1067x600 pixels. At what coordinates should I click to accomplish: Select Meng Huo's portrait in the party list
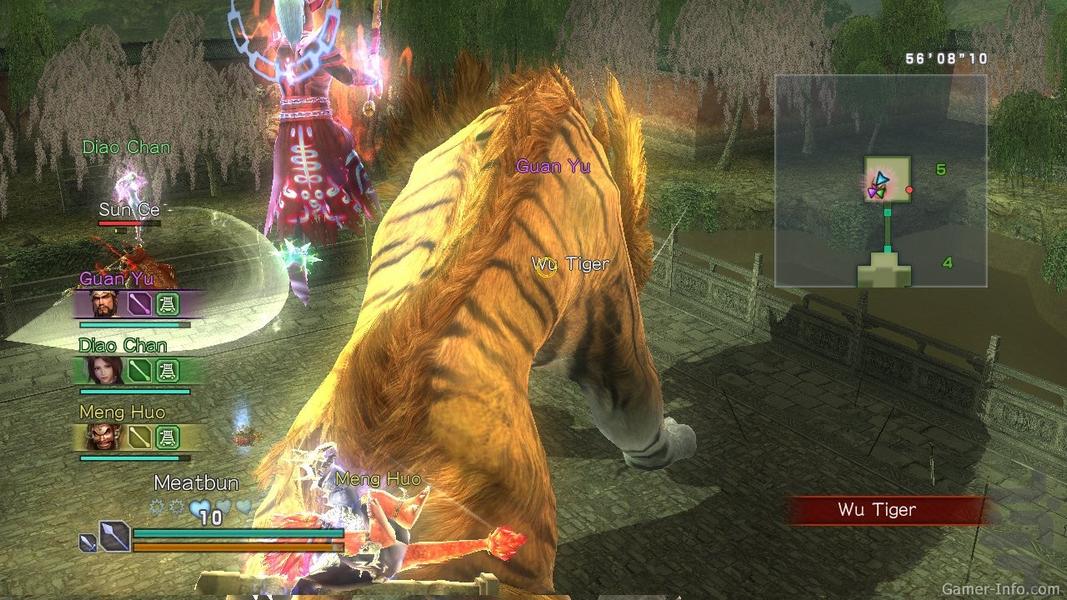pos(103,437)
